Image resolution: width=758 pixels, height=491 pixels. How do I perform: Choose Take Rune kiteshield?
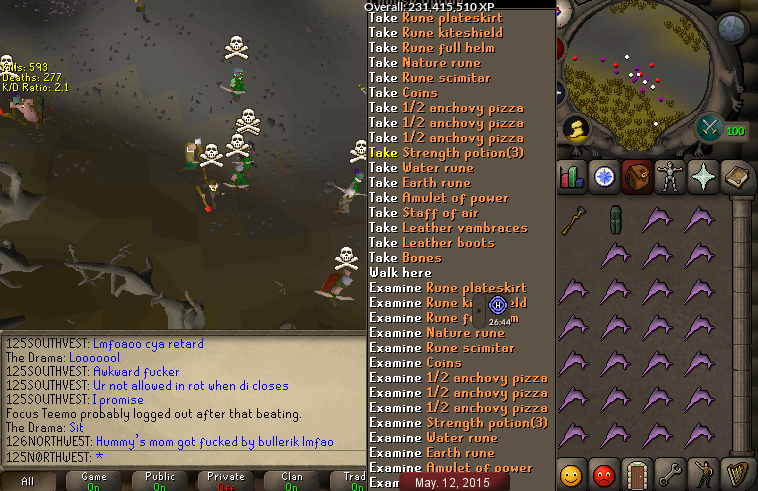[x=435, y=33]
